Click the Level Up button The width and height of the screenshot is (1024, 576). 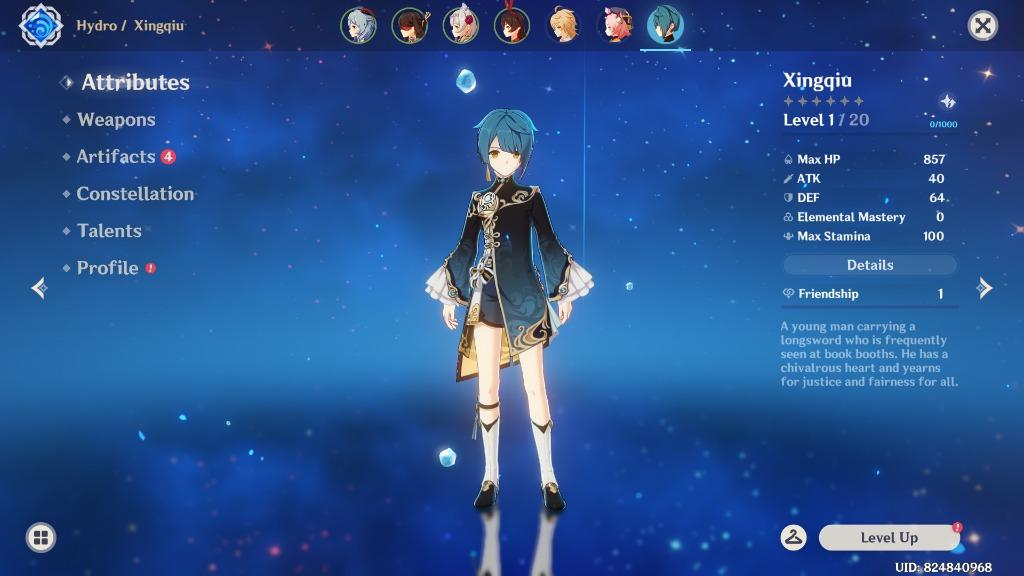(888, 538)
